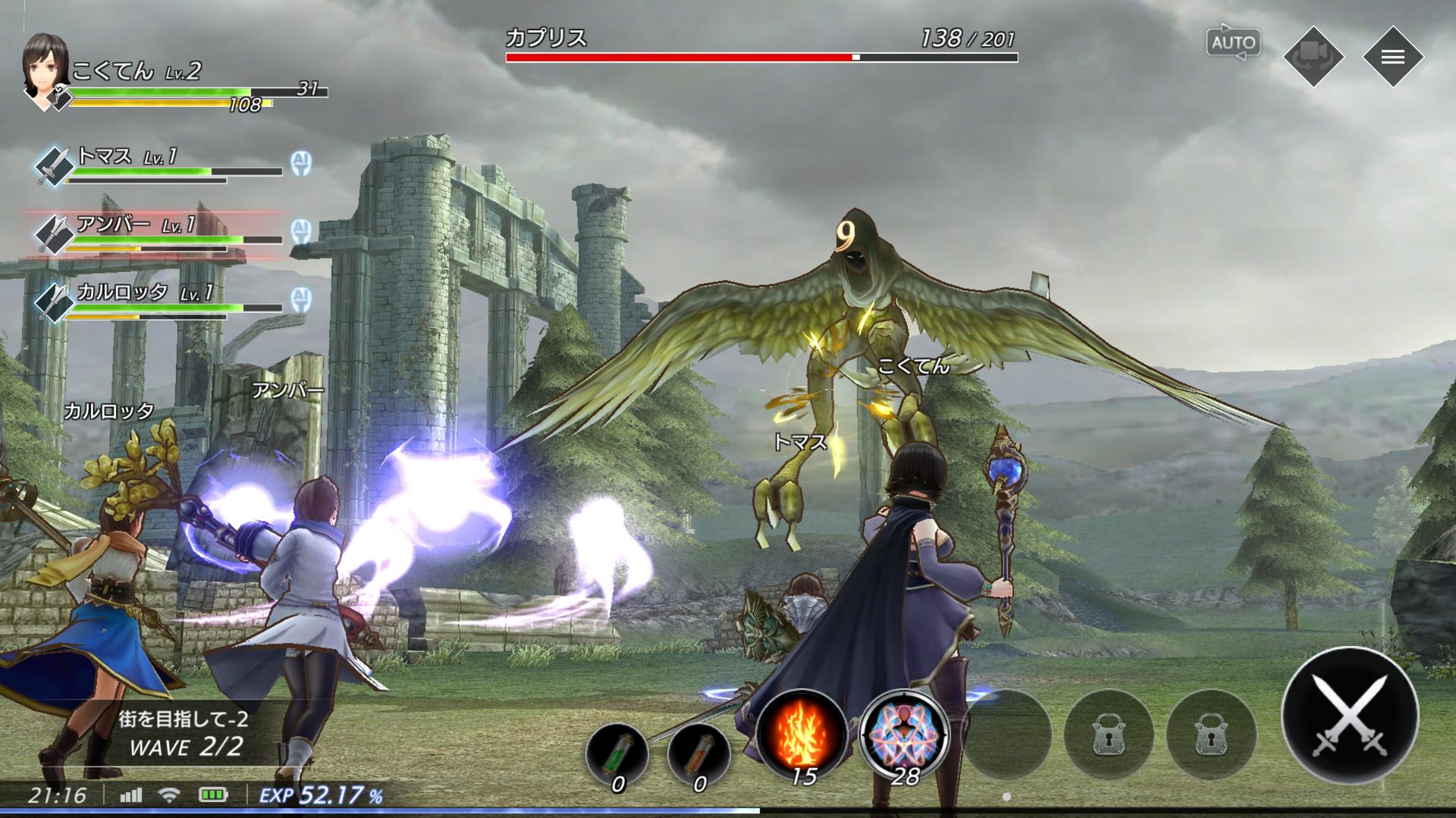Tap the crossed swords attack button
The width and height of the screenshot is (1456, 818).
[x=1349, y=715]
